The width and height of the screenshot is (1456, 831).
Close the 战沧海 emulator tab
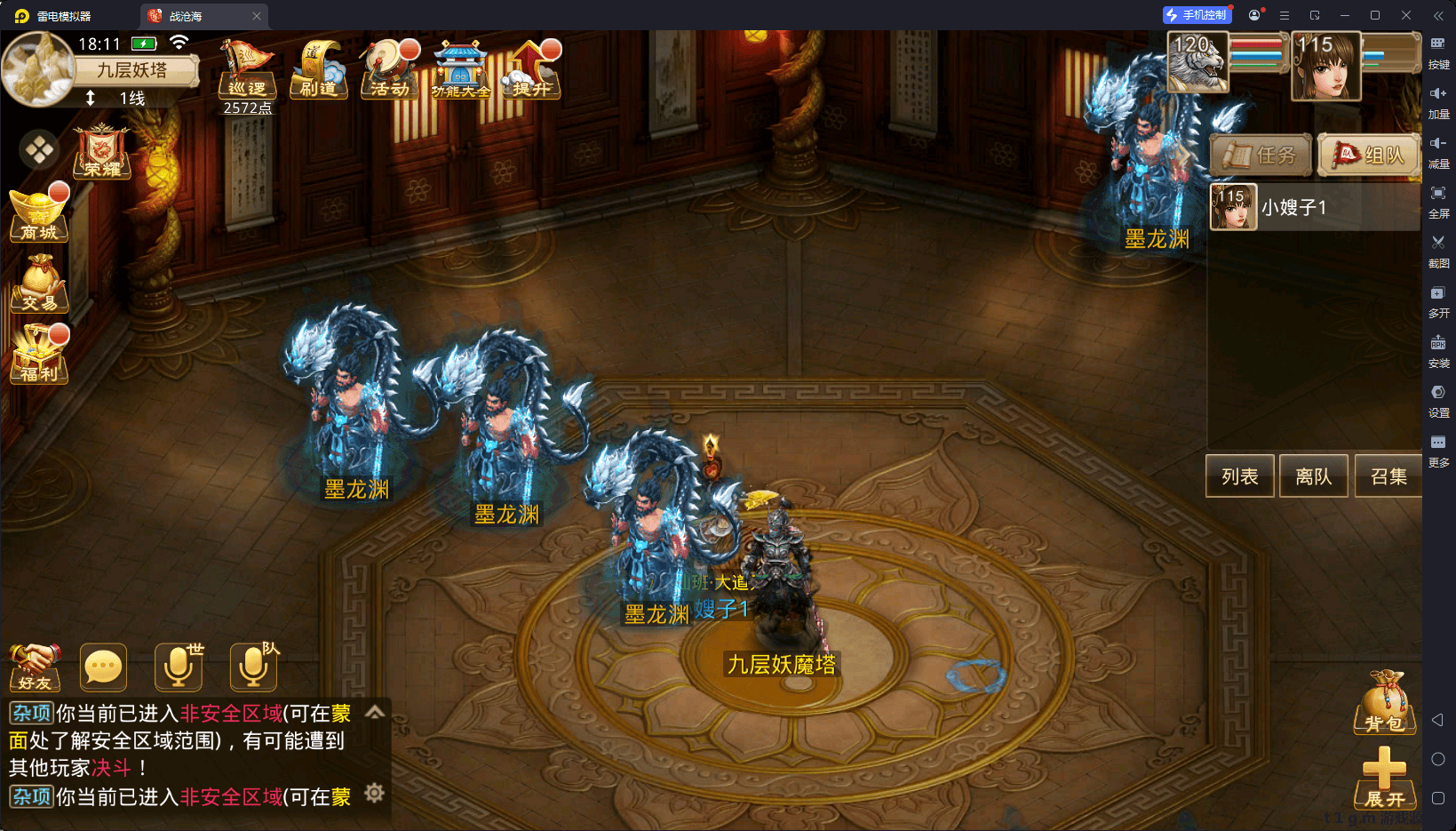point(257,16)
